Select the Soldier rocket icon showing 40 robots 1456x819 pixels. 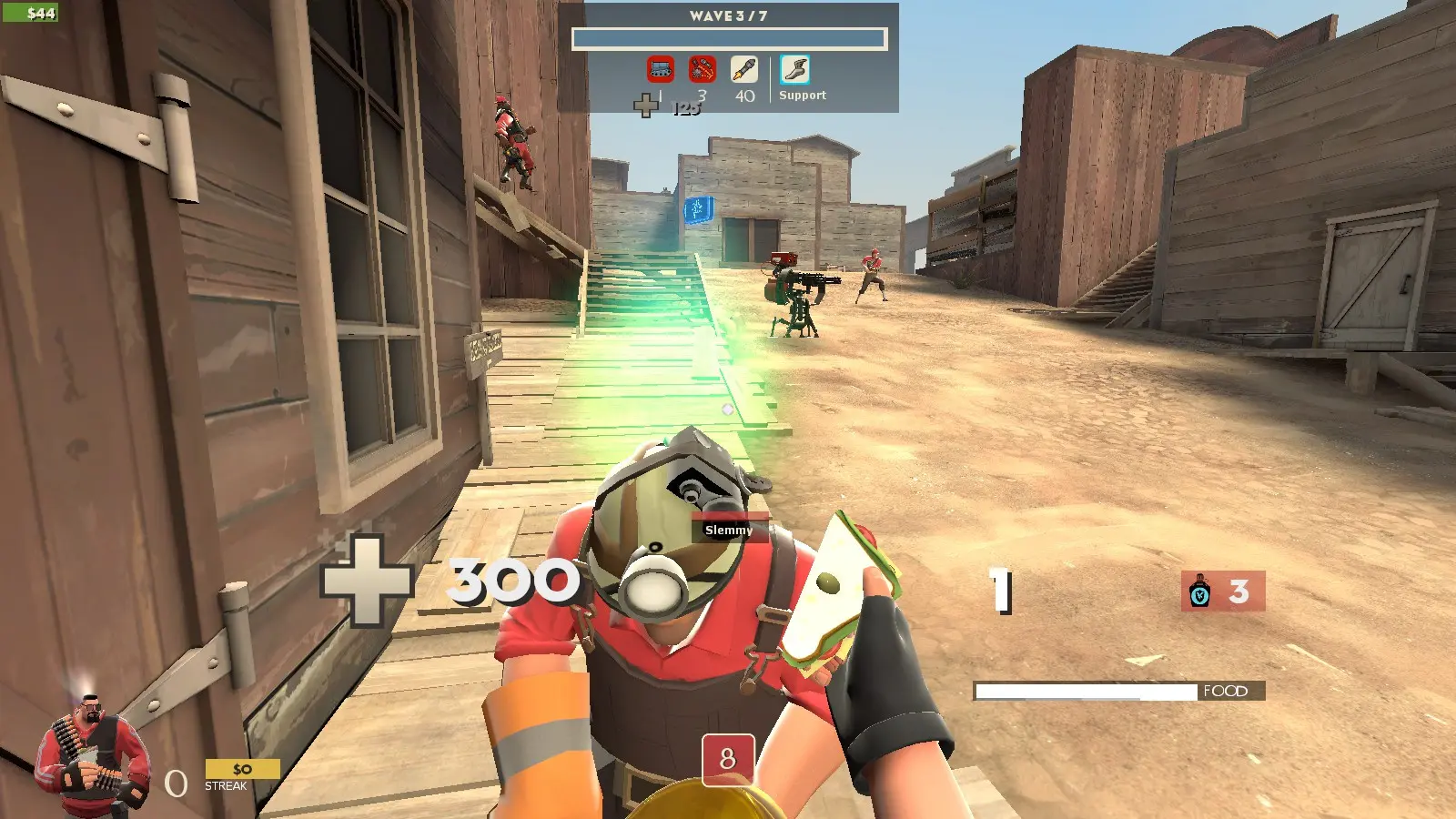click(x=743, y=70)
